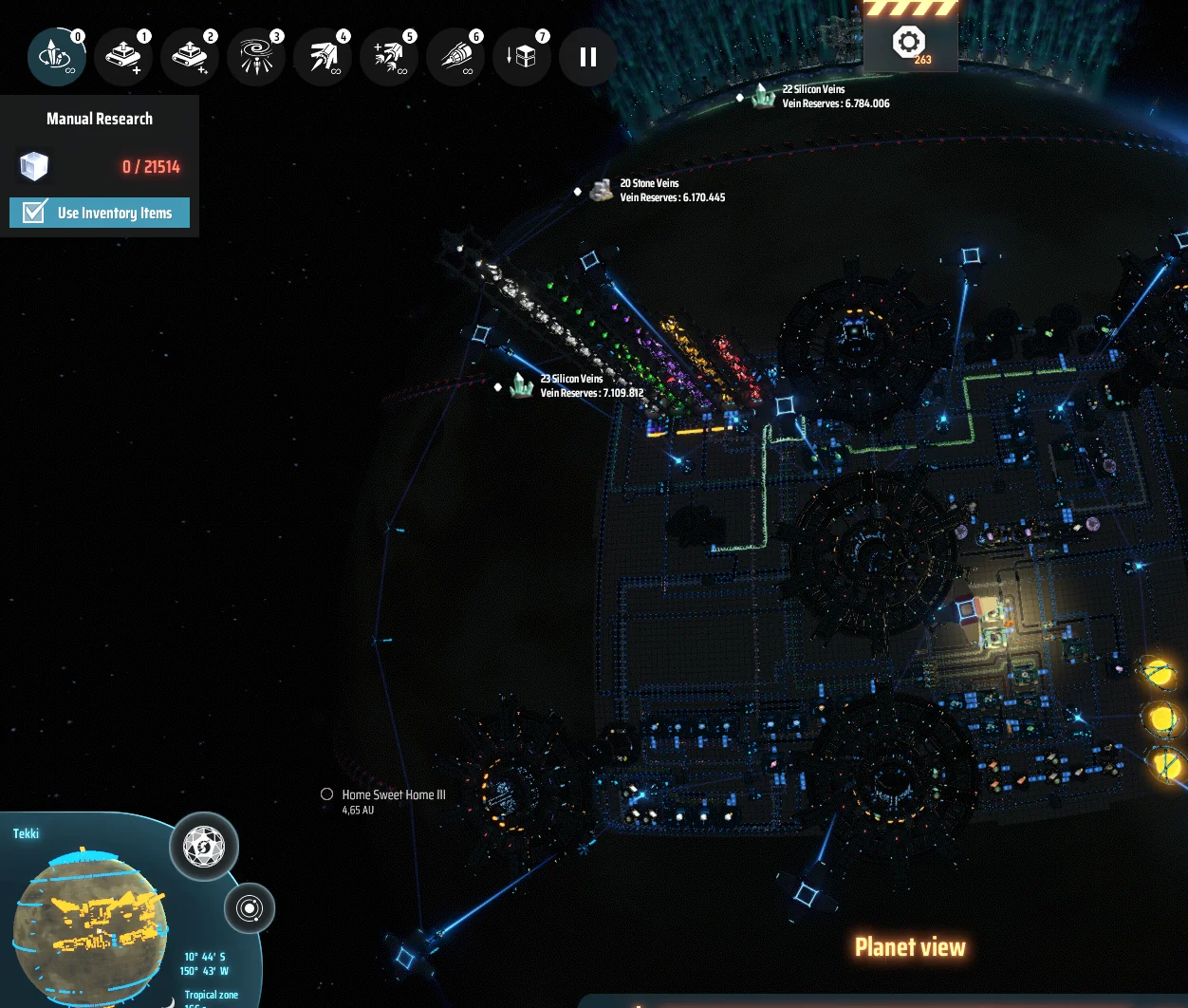Image resolution: width=1188 pixels, height=1008 pixels.
Task: Select queue slot 7 with the stacked cube icon
Action: pos(522,57)
